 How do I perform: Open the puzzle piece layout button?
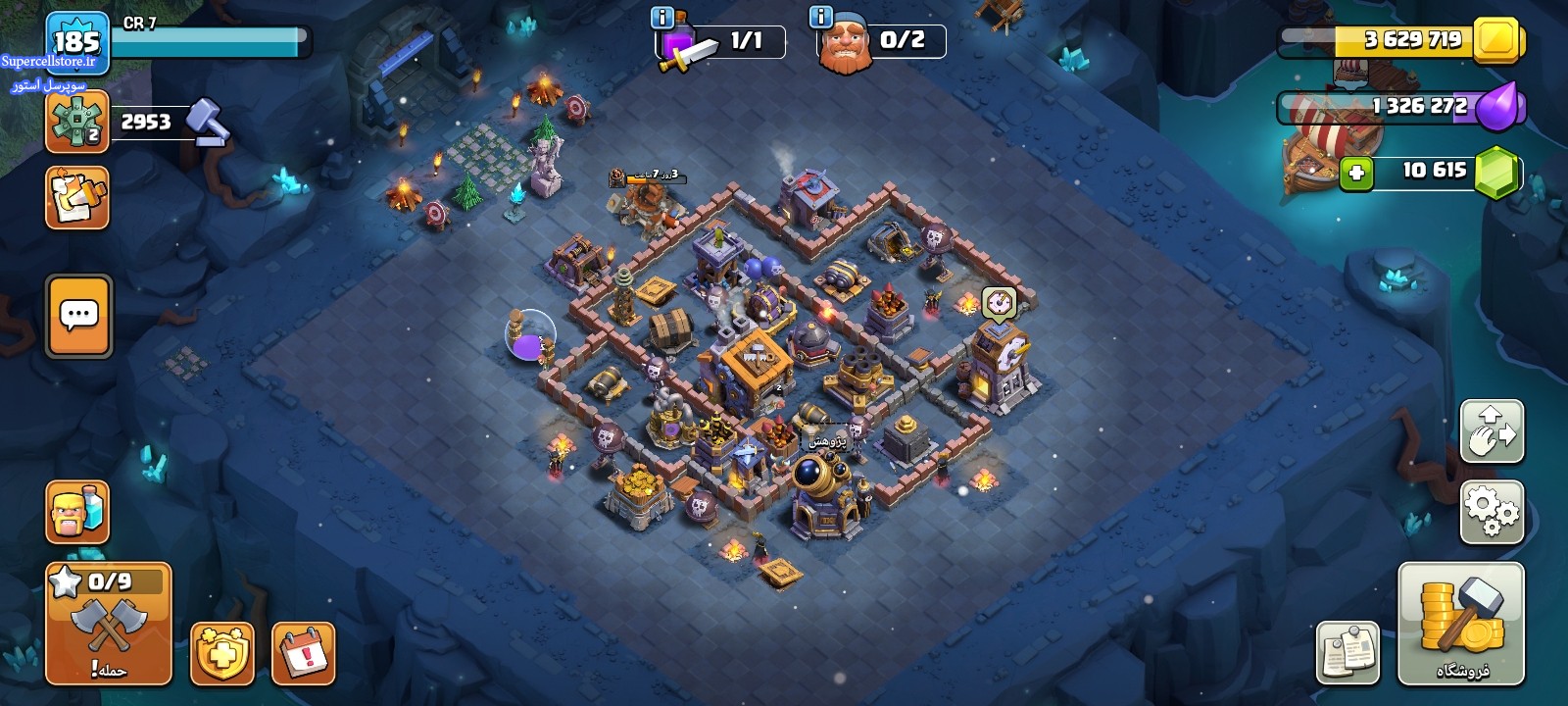tap(76, 198)
